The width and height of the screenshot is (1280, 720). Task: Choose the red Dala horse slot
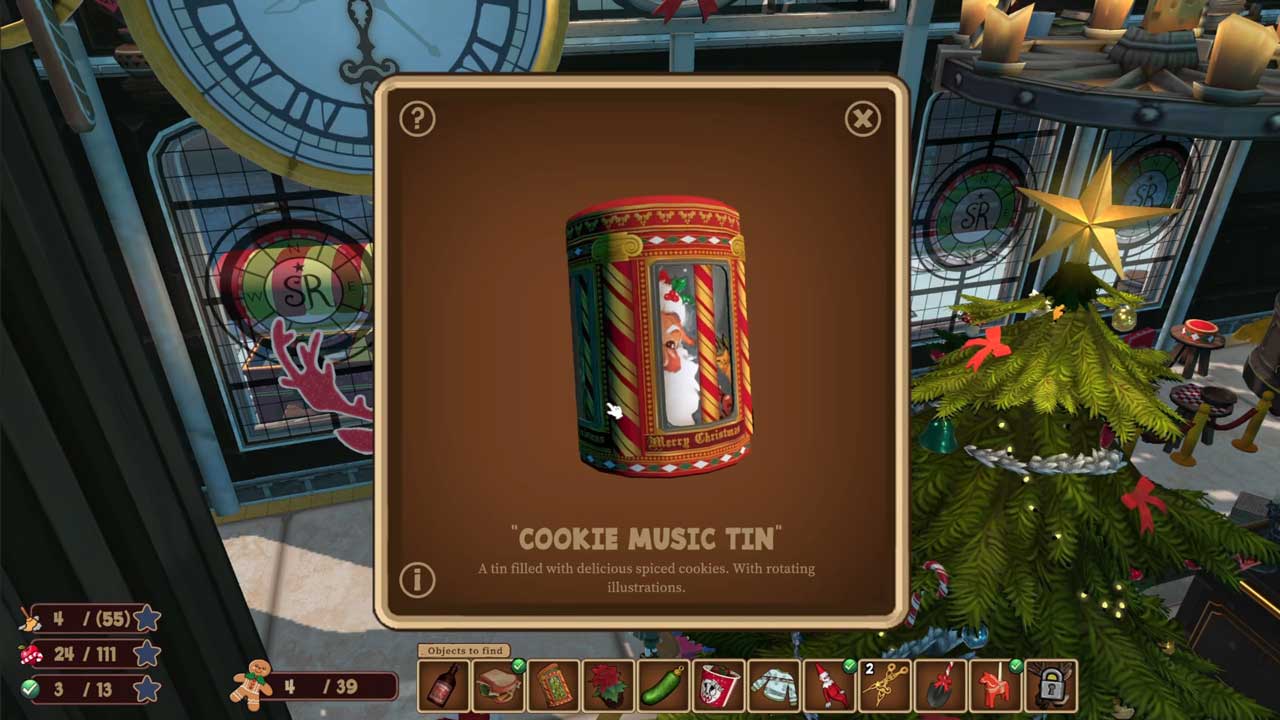click(x=995, y=686)
